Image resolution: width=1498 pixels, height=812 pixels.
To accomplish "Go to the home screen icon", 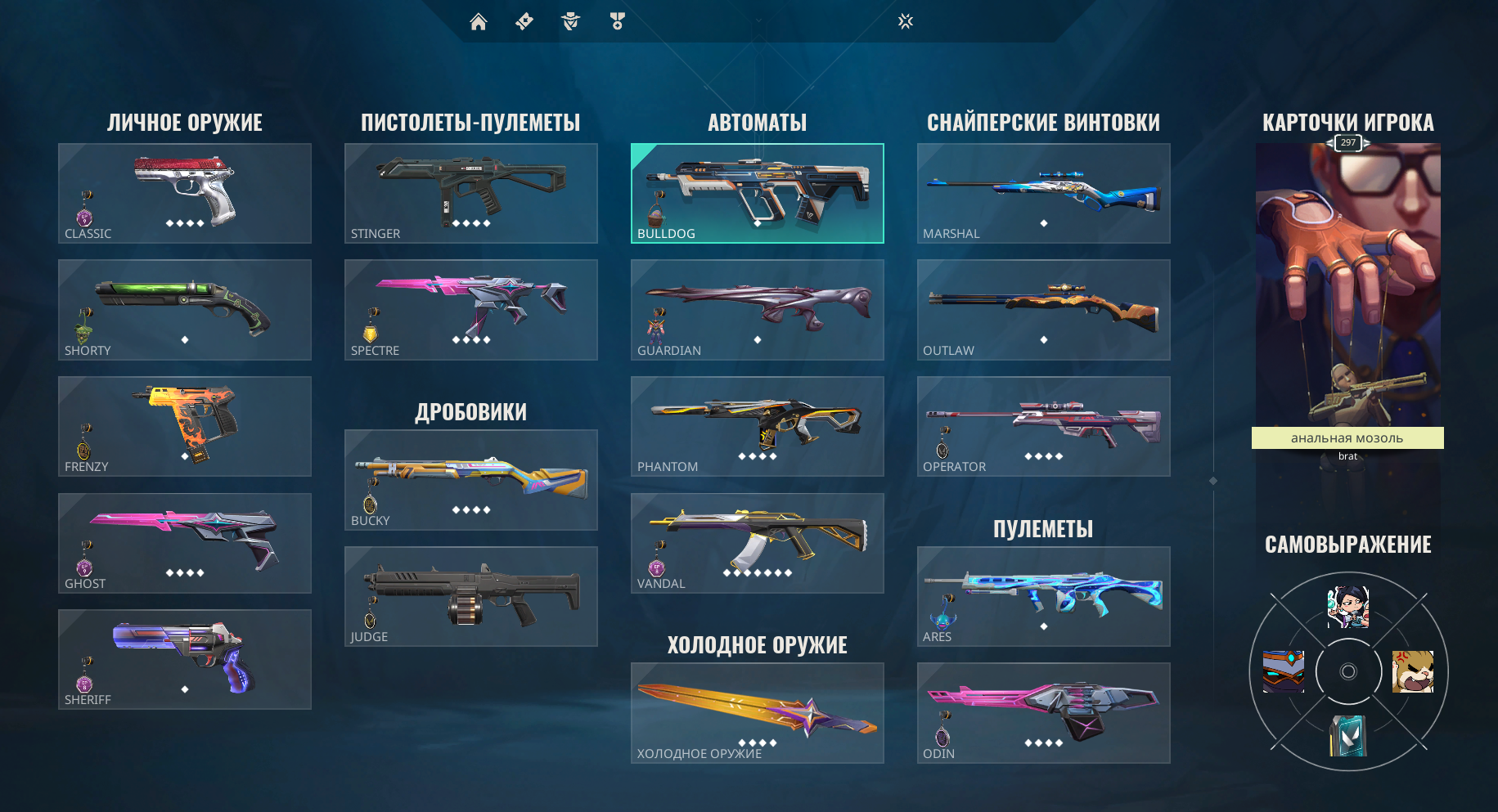I will (479, 22).
